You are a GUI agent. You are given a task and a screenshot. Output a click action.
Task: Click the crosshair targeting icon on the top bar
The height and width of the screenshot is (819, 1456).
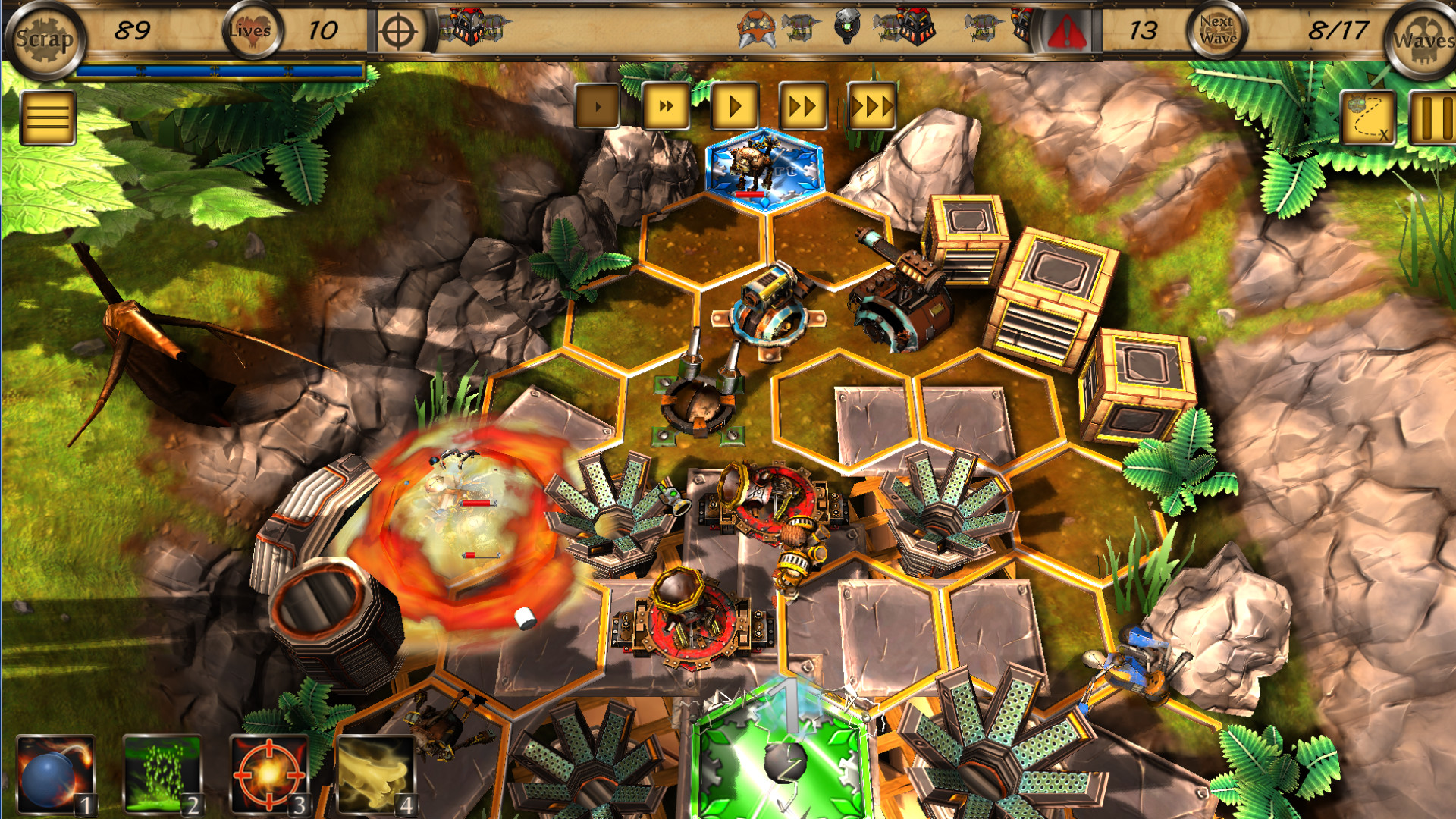[398, 29]
